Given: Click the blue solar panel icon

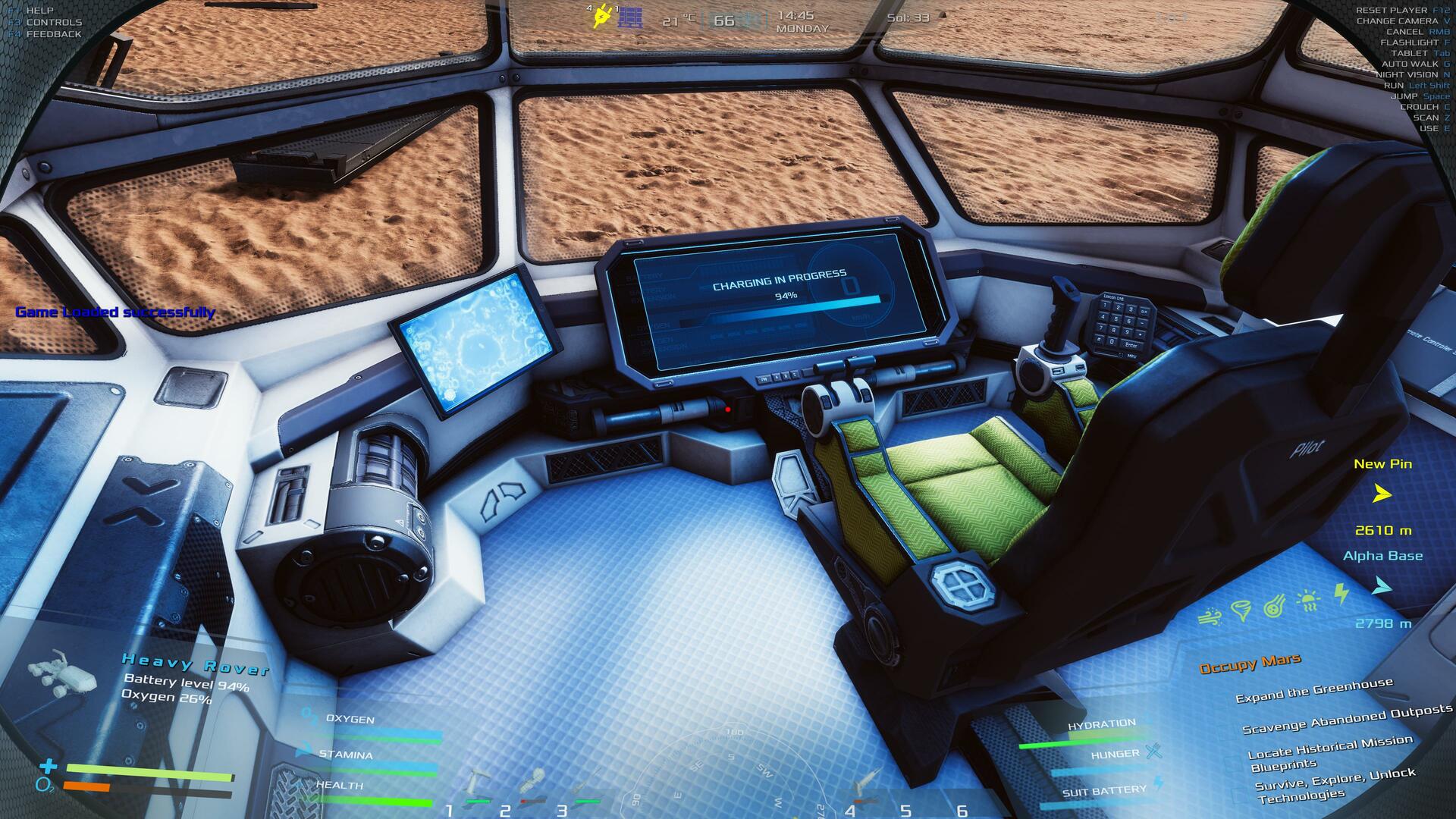Looking at the screenshot, I should click(630, 18).
